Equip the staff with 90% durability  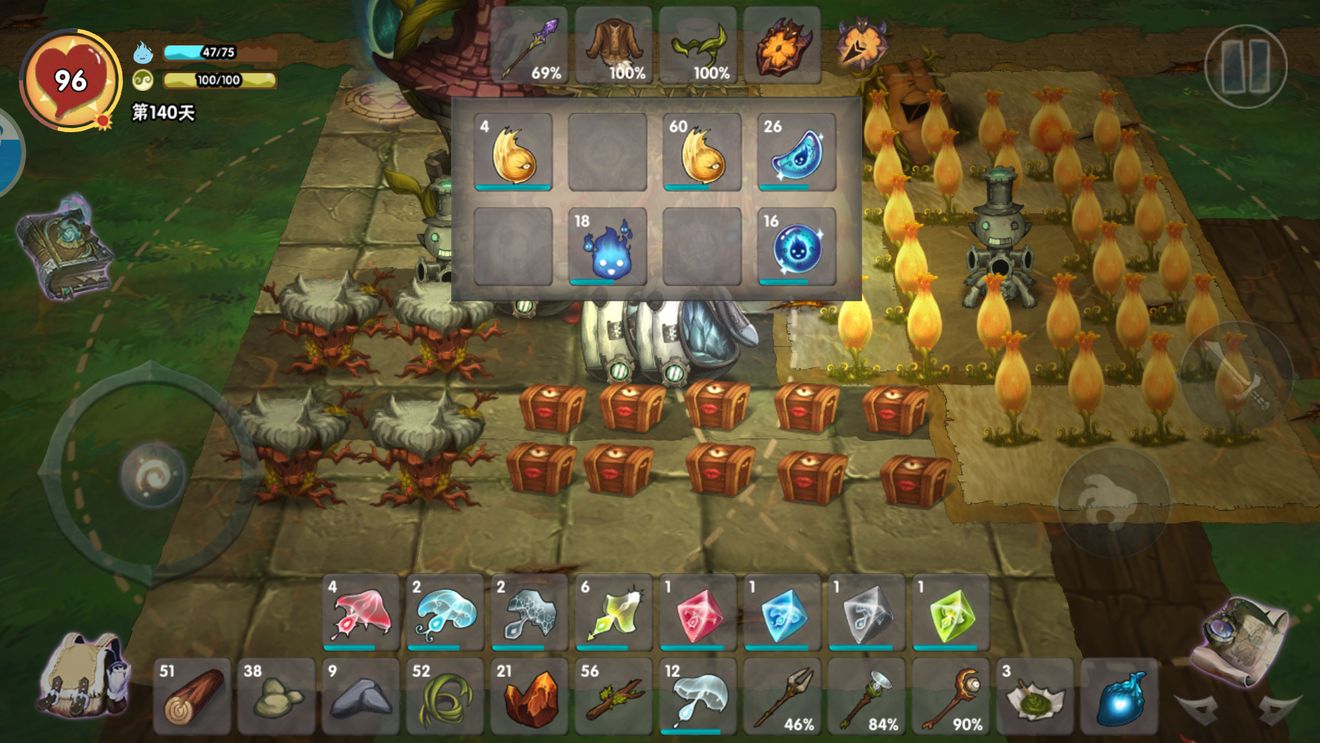pos(949,696)
